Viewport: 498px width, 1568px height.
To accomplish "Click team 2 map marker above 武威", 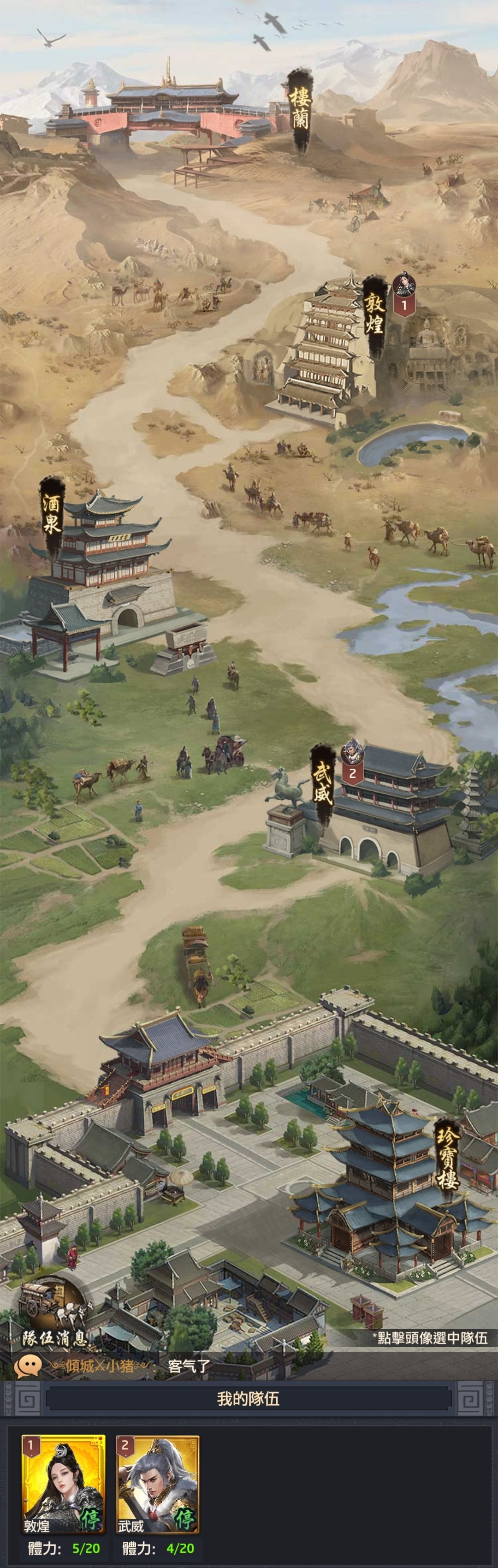I will click(352, 761).
